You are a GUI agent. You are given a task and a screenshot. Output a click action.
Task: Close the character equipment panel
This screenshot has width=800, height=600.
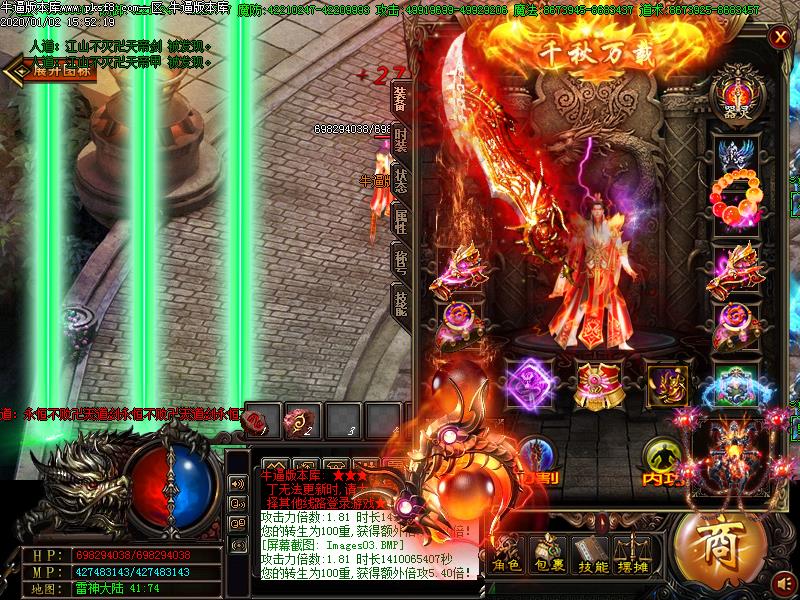click(779, 38)
